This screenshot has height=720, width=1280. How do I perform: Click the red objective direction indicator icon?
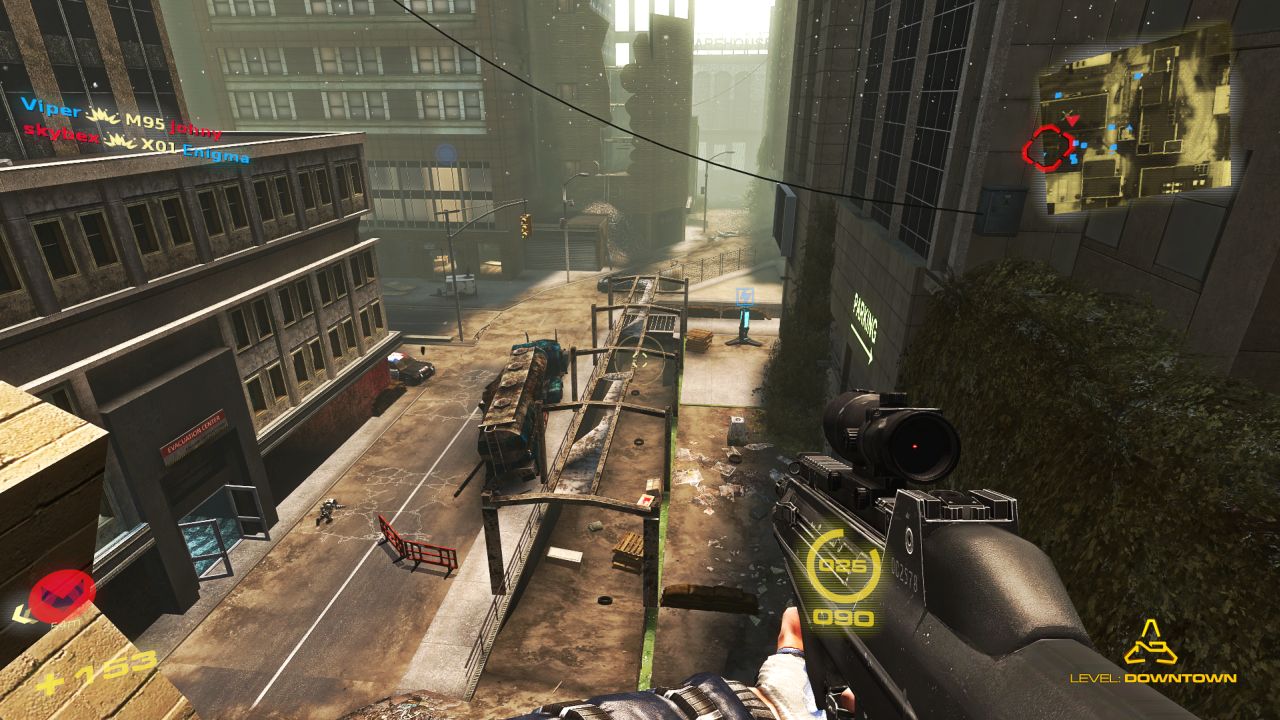tap(61, 595)
